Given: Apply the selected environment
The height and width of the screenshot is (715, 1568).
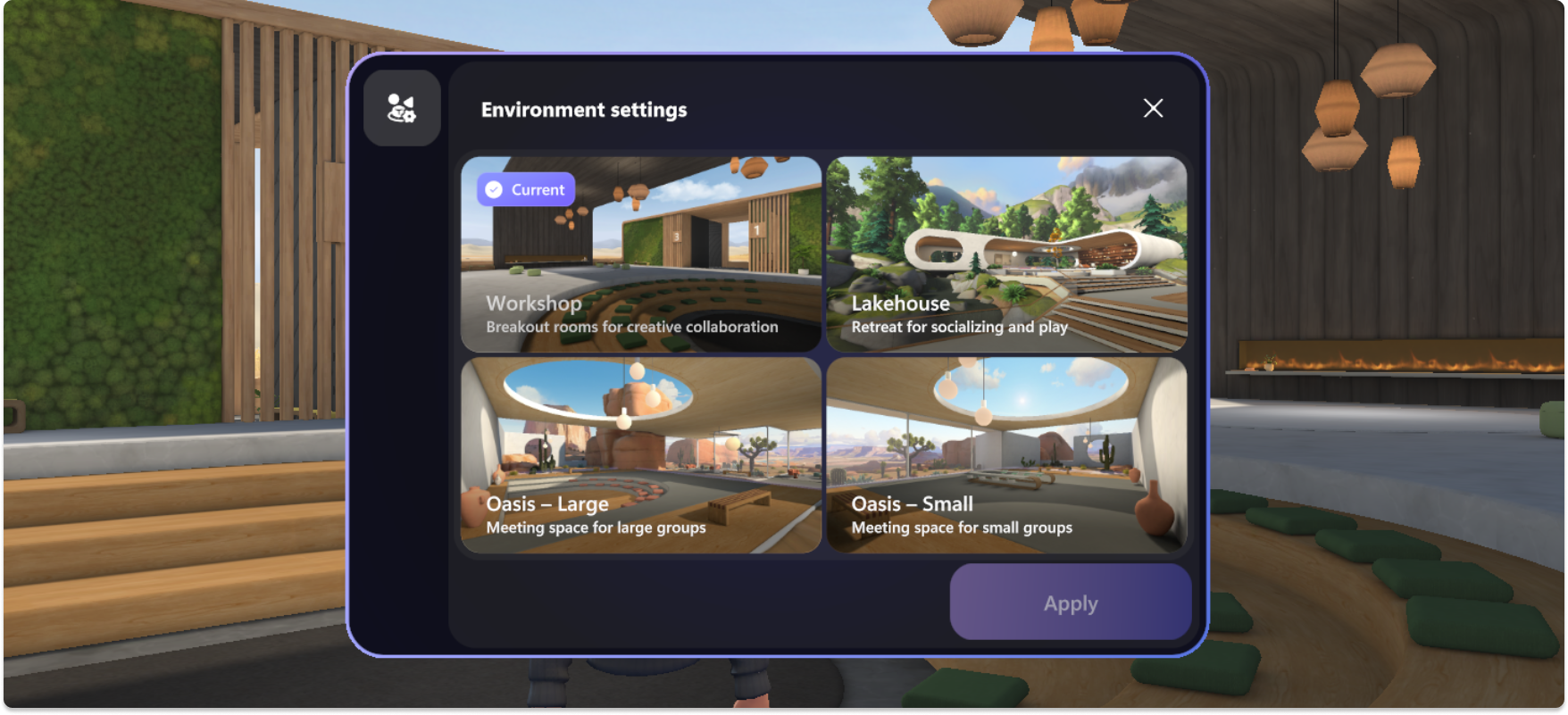Looking at the screenshot, I should 1070,603.
